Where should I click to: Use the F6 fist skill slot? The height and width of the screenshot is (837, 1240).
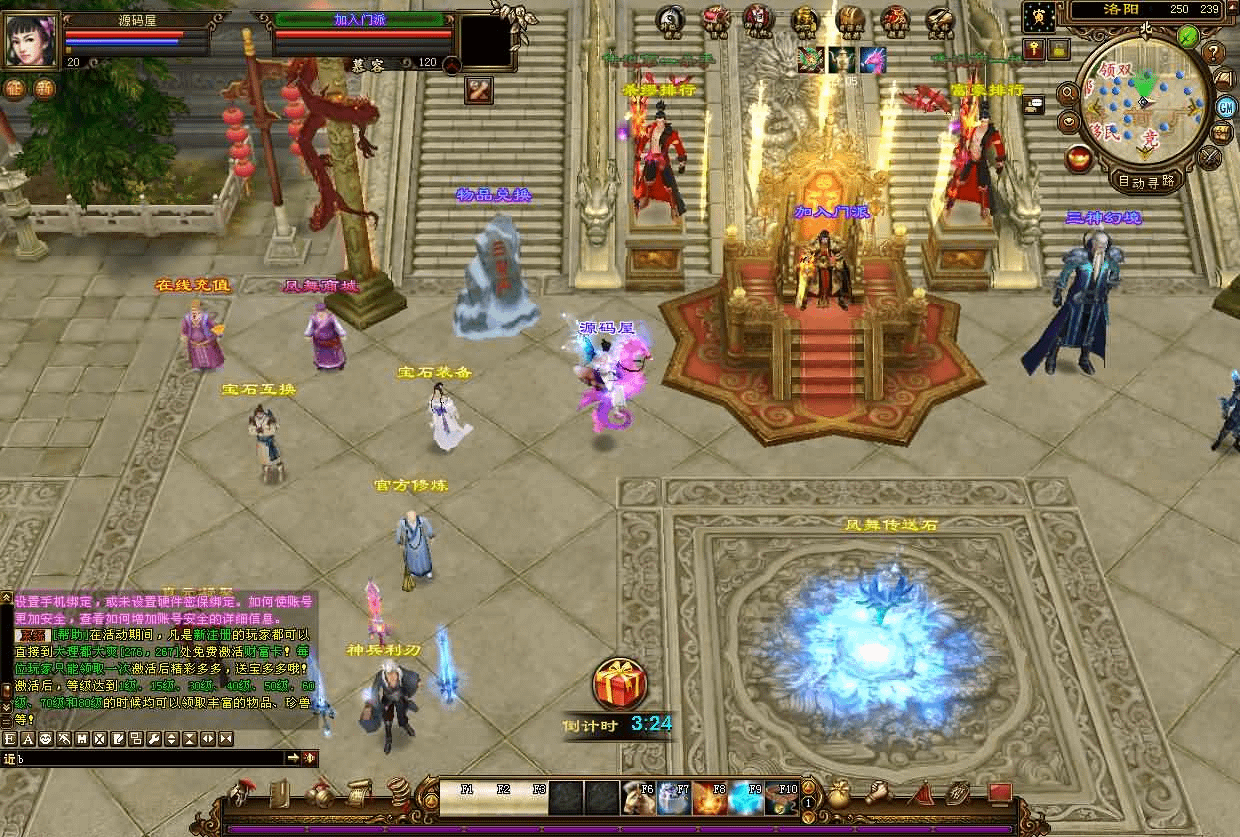[x=637, y=798]
